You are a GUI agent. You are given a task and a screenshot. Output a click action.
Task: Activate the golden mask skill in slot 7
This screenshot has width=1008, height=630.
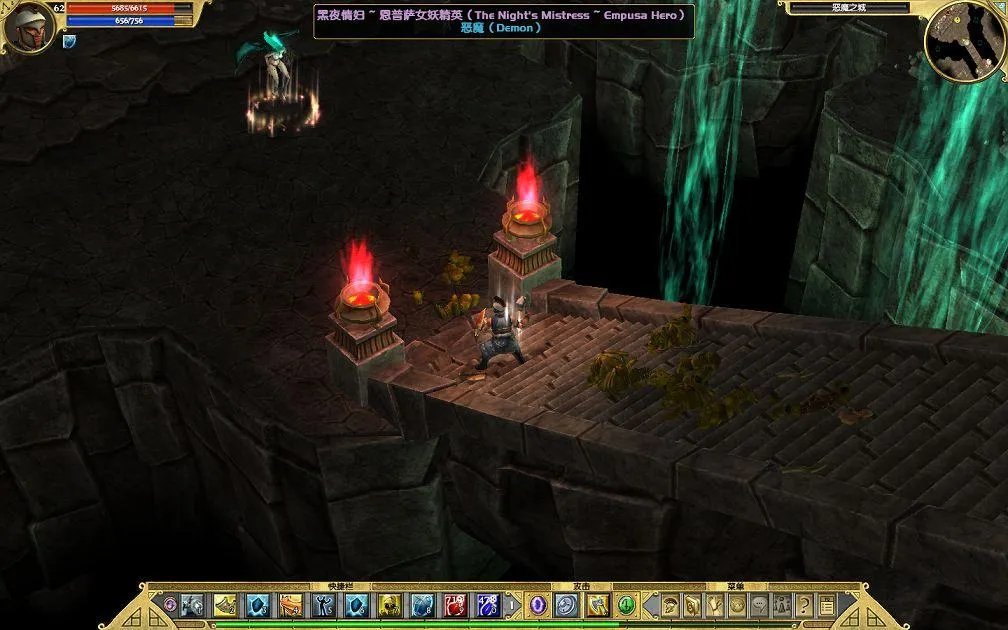pos(389,604)
